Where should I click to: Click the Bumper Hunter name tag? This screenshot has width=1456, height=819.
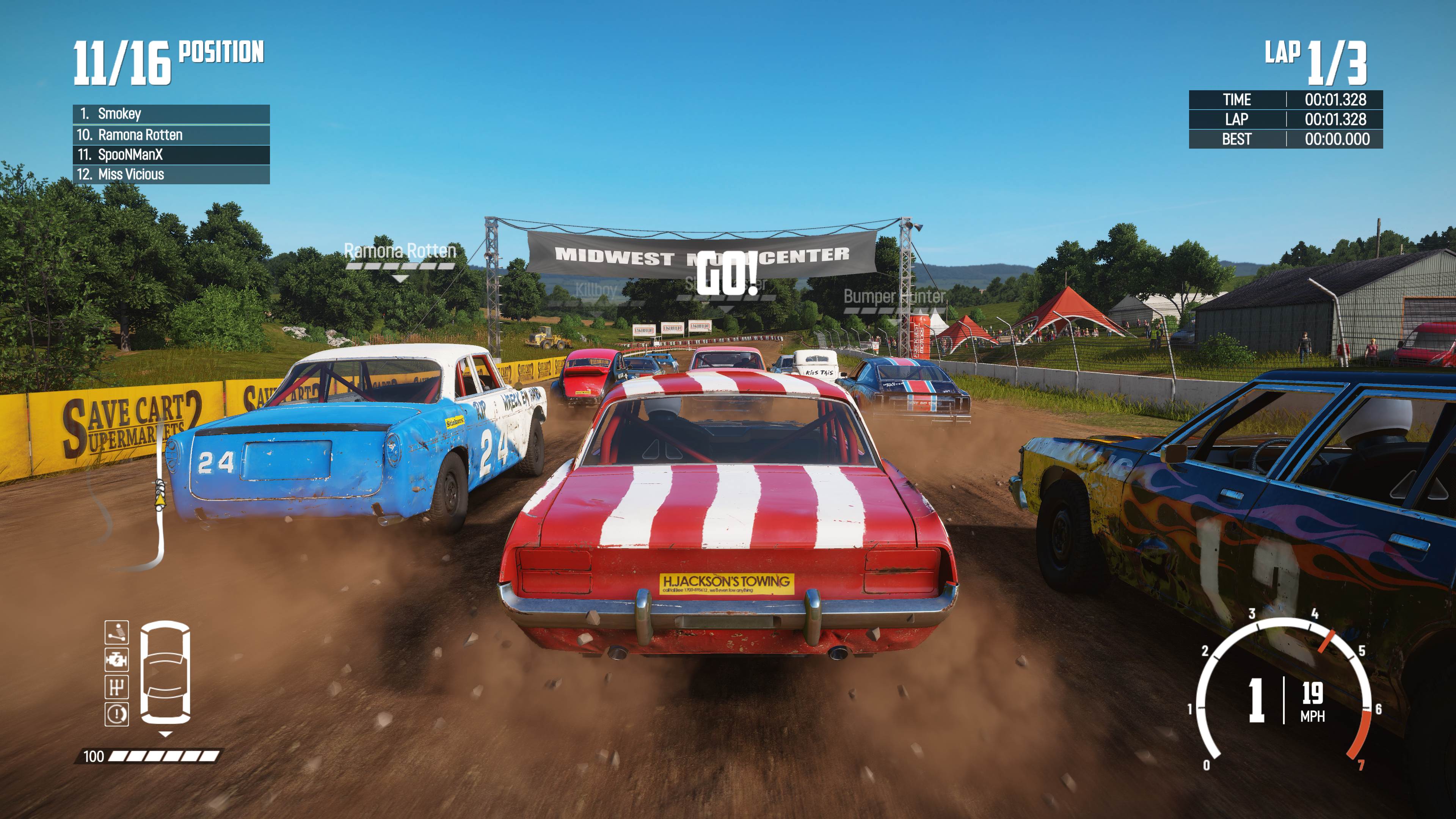click(894, 297)
